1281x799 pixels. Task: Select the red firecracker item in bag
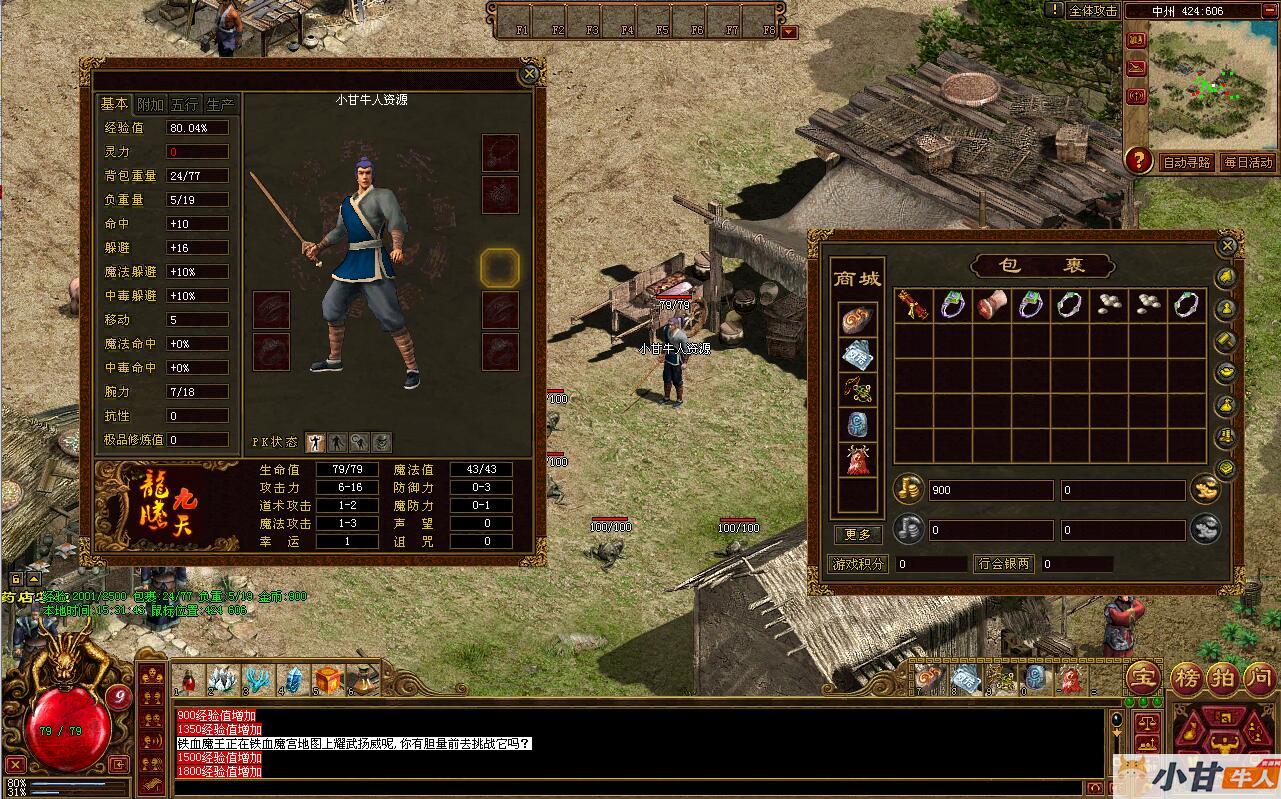(x=912, y=305)
